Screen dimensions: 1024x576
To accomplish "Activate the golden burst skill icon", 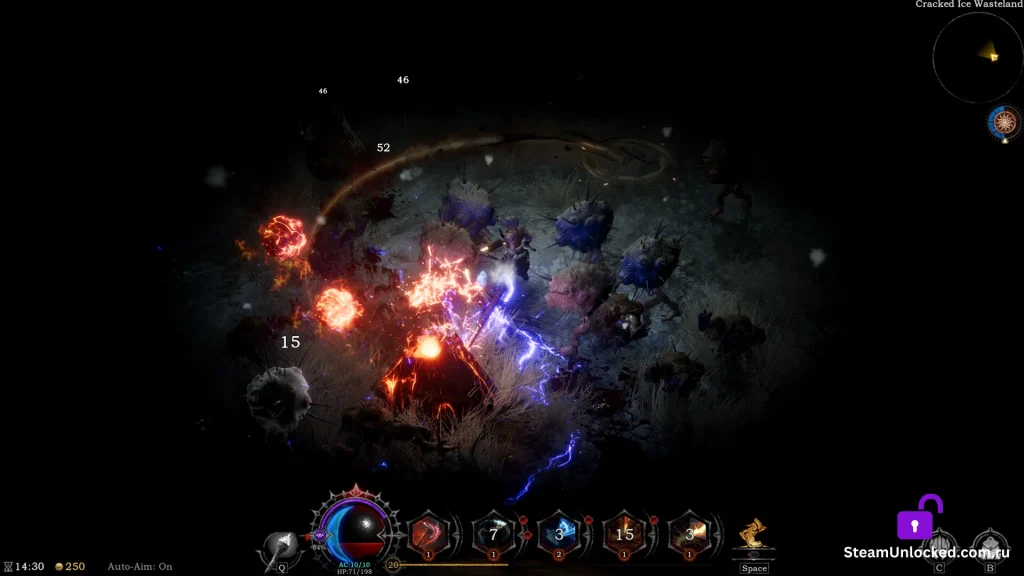I will pyautogui.click(x=689, y=533).
